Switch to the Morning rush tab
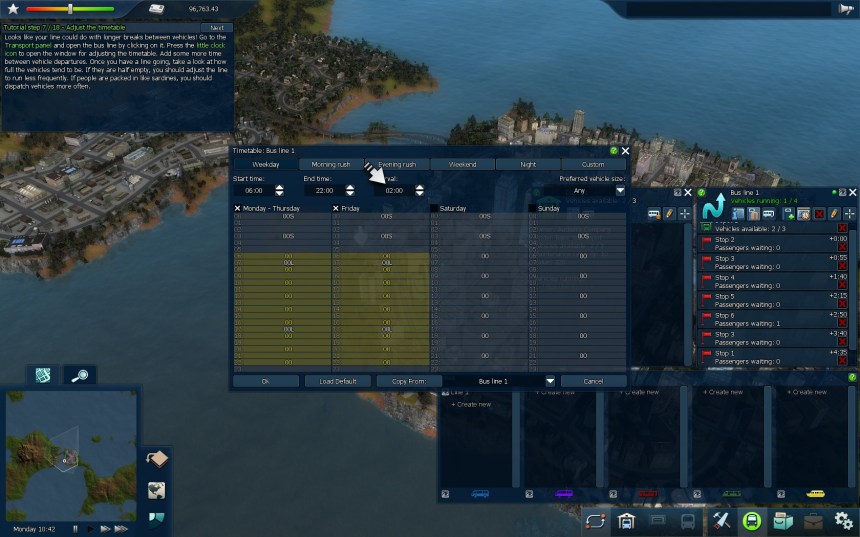 (331, 164)
